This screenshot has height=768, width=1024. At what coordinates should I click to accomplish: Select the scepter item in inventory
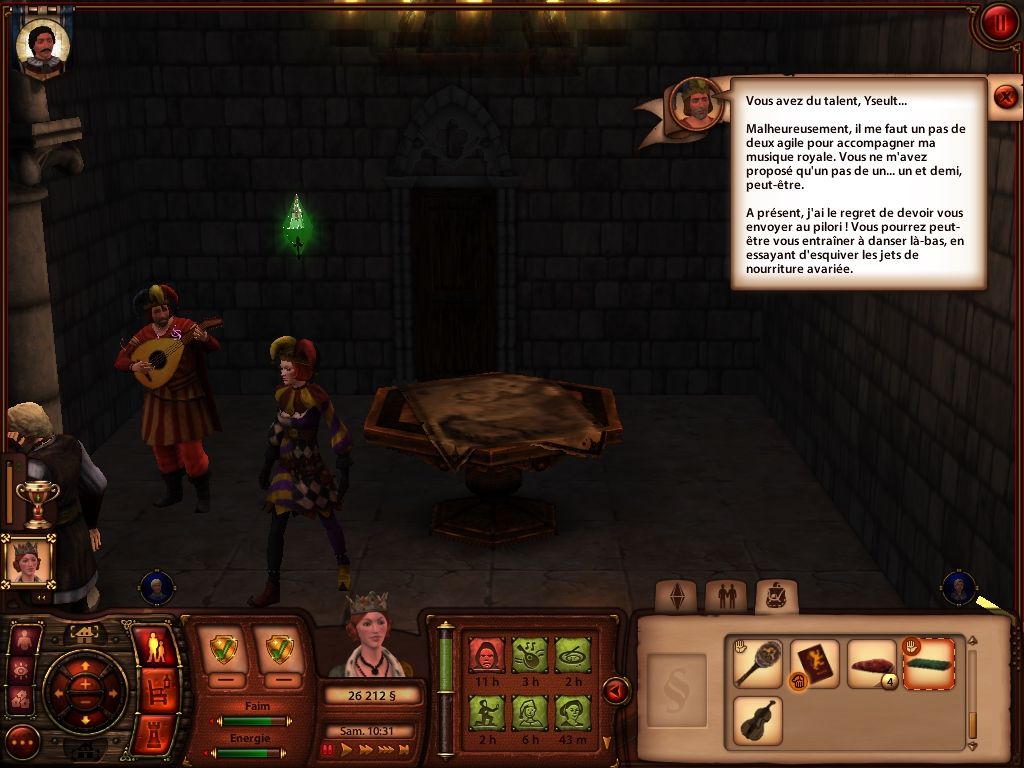pyautogui.click(x=757, y=664)
